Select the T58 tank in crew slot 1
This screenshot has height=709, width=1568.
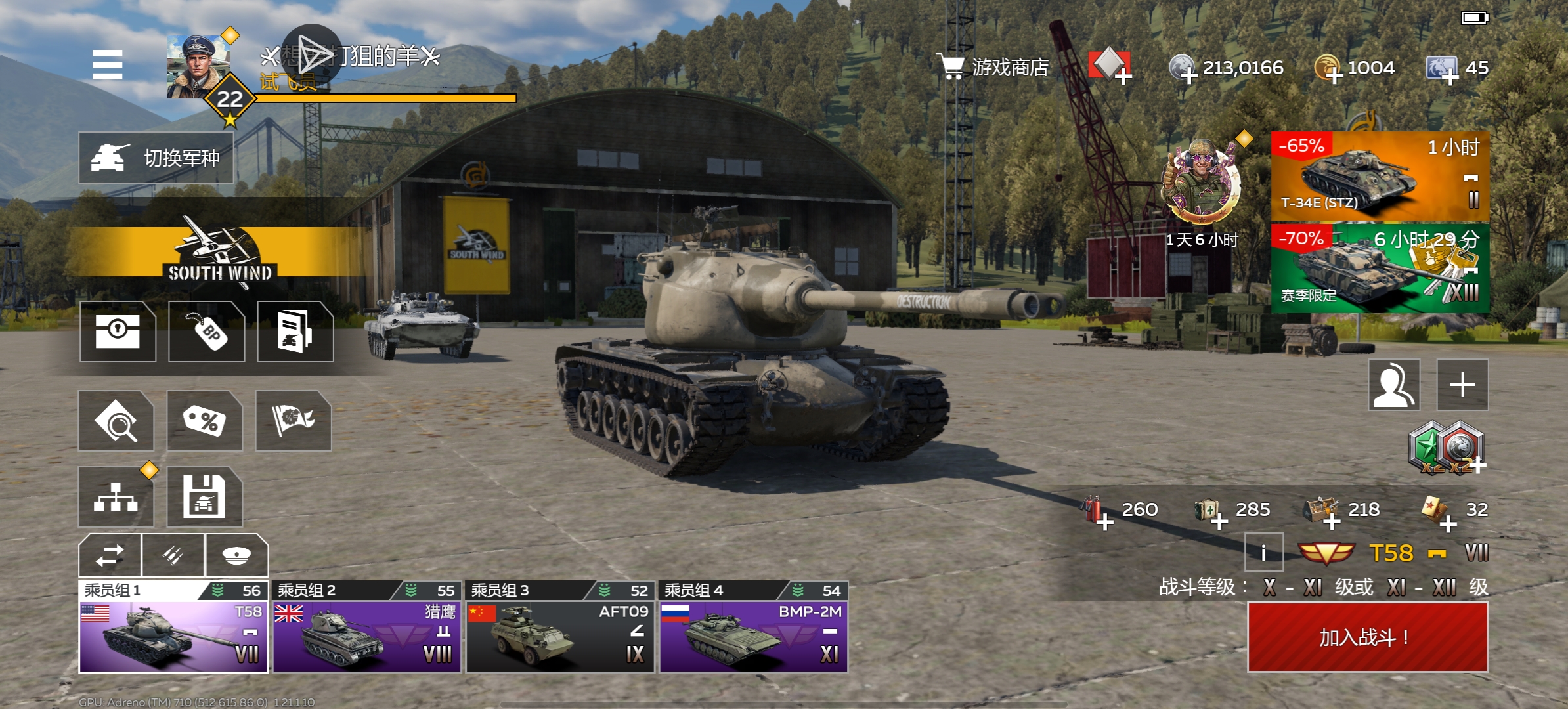tap(173, 636)
